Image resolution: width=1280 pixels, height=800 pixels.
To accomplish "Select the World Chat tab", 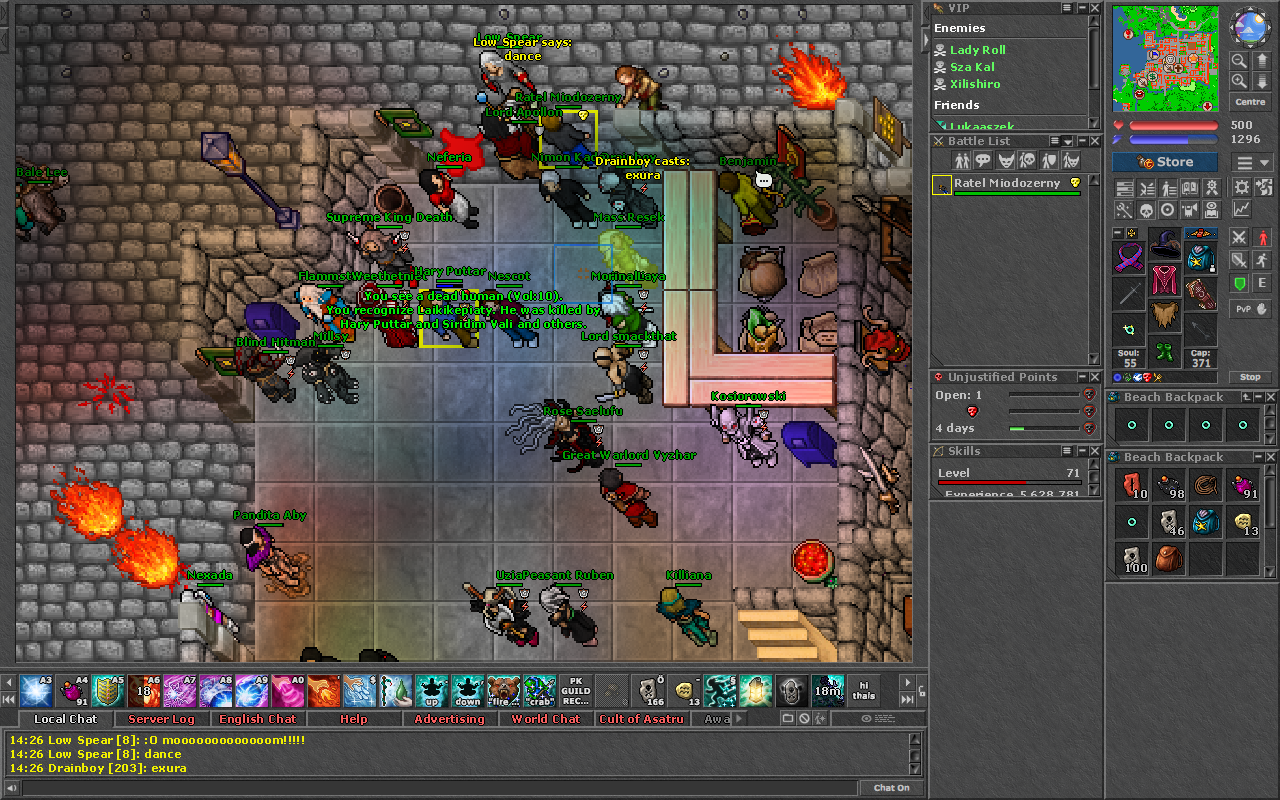I will pos(545,719).
